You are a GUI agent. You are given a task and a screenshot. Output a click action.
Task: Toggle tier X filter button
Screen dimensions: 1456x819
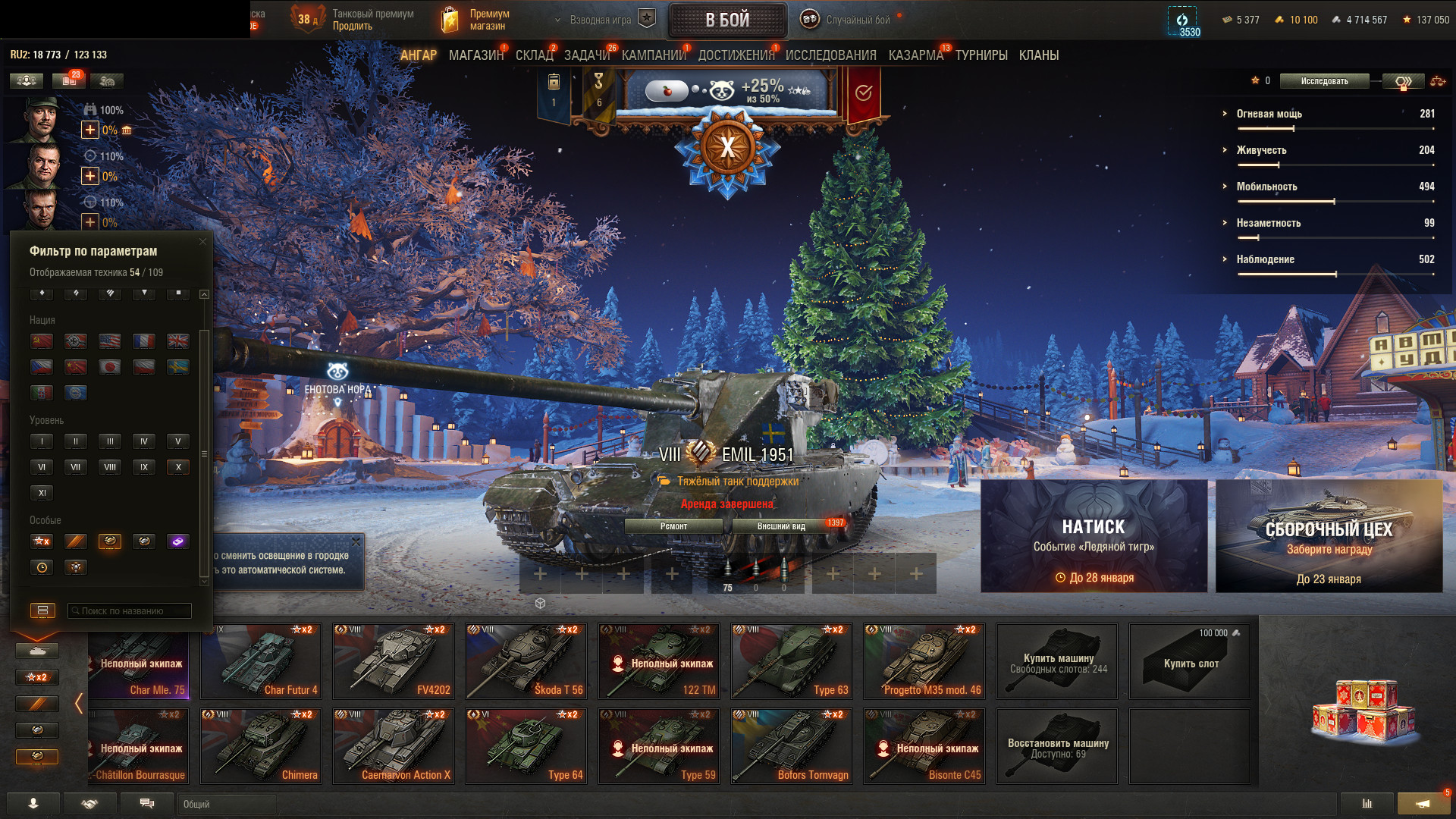(x=178, y=467)
